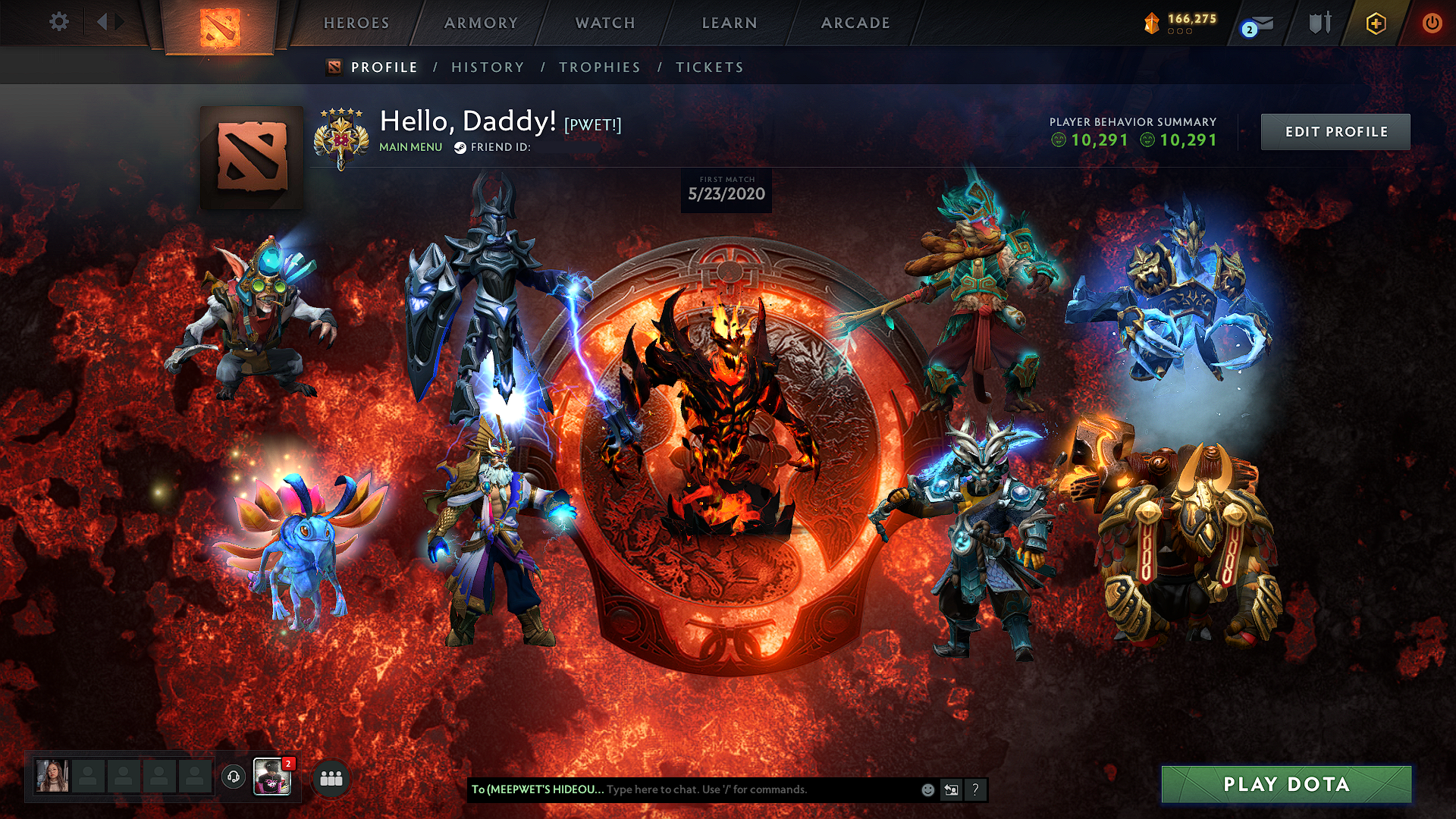Click the Dota Plus hexagon icon
The image size is (1456, 819).
pyautogui.click(x=1378, y=23)
